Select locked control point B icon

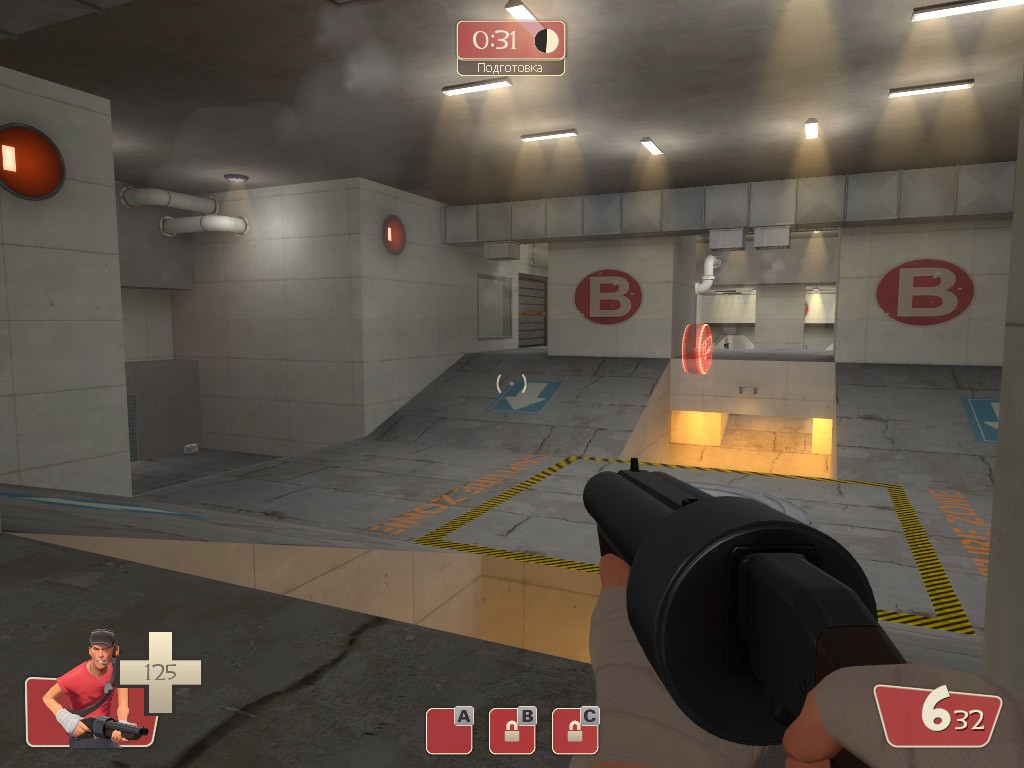coord(512,730)
